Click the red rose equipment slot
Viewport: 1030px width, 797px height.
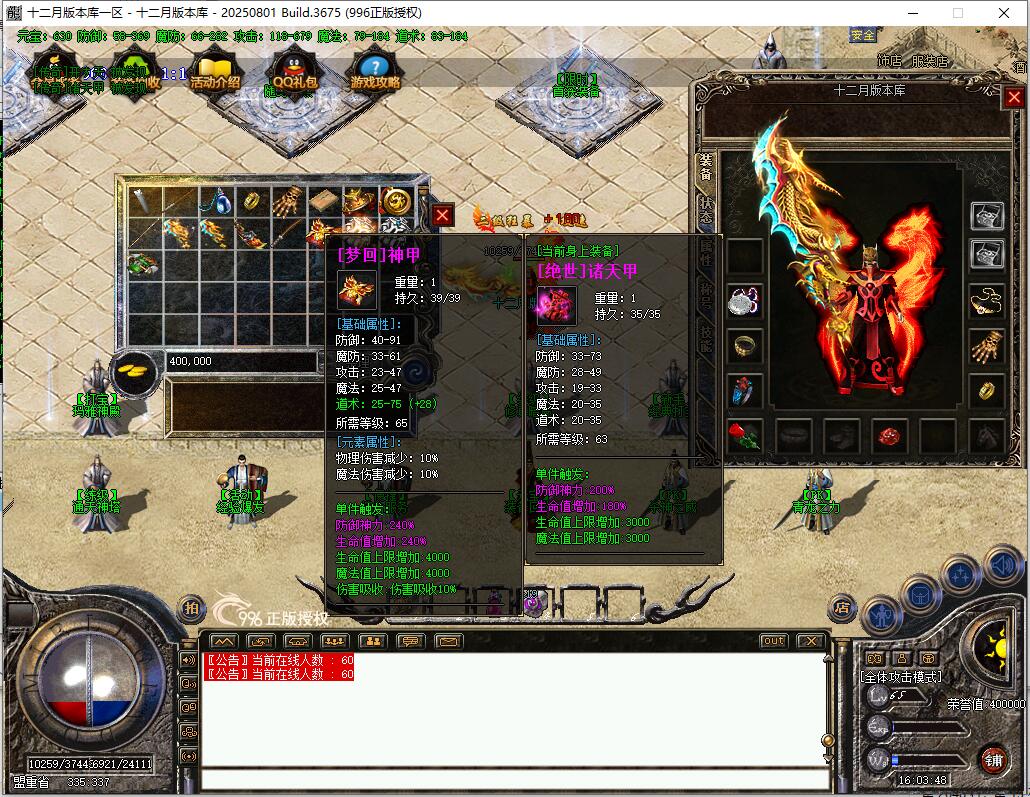[x=744, y=436]
